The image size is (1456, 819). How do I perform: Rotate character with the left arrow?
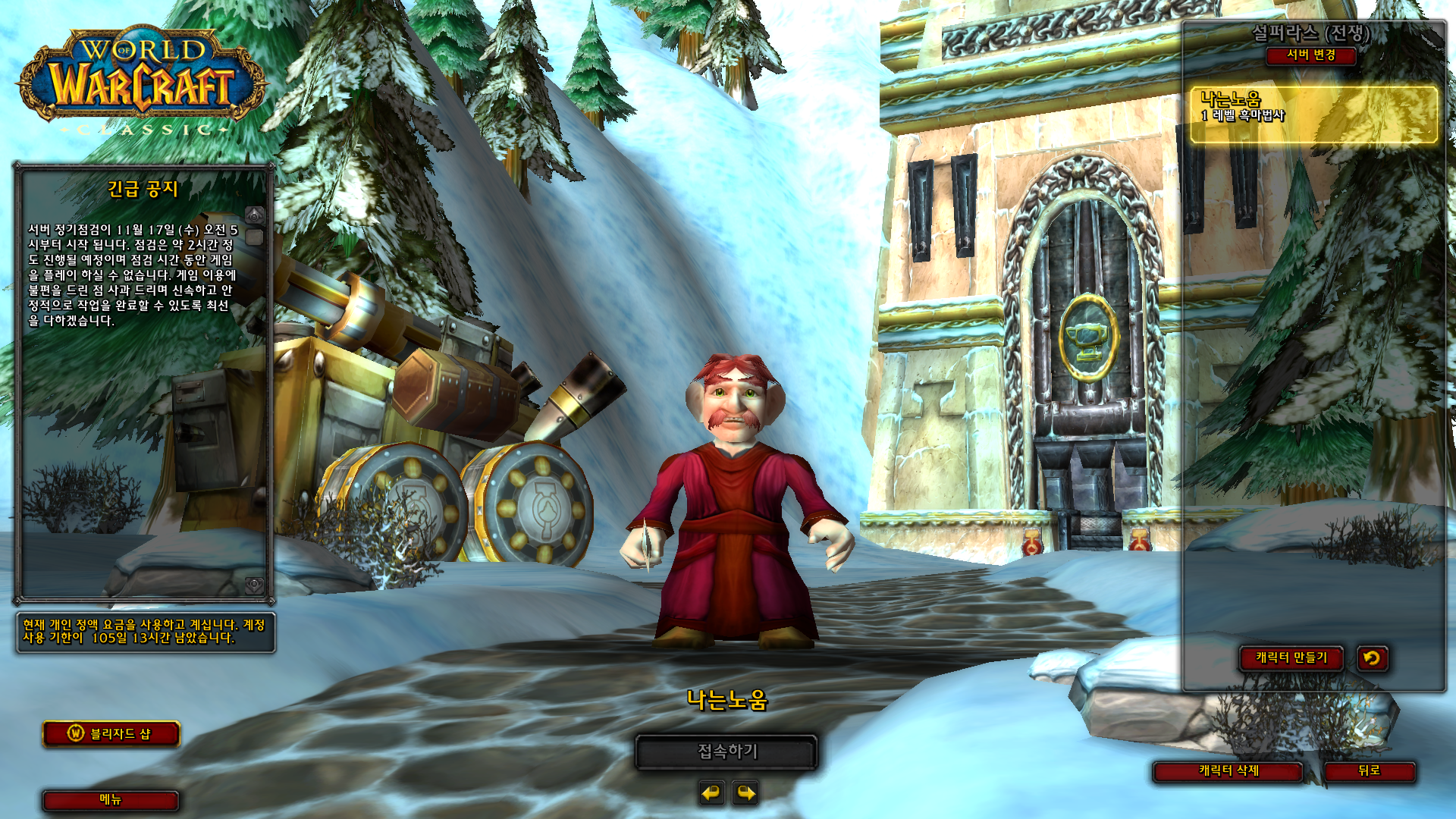click(711, 793)
